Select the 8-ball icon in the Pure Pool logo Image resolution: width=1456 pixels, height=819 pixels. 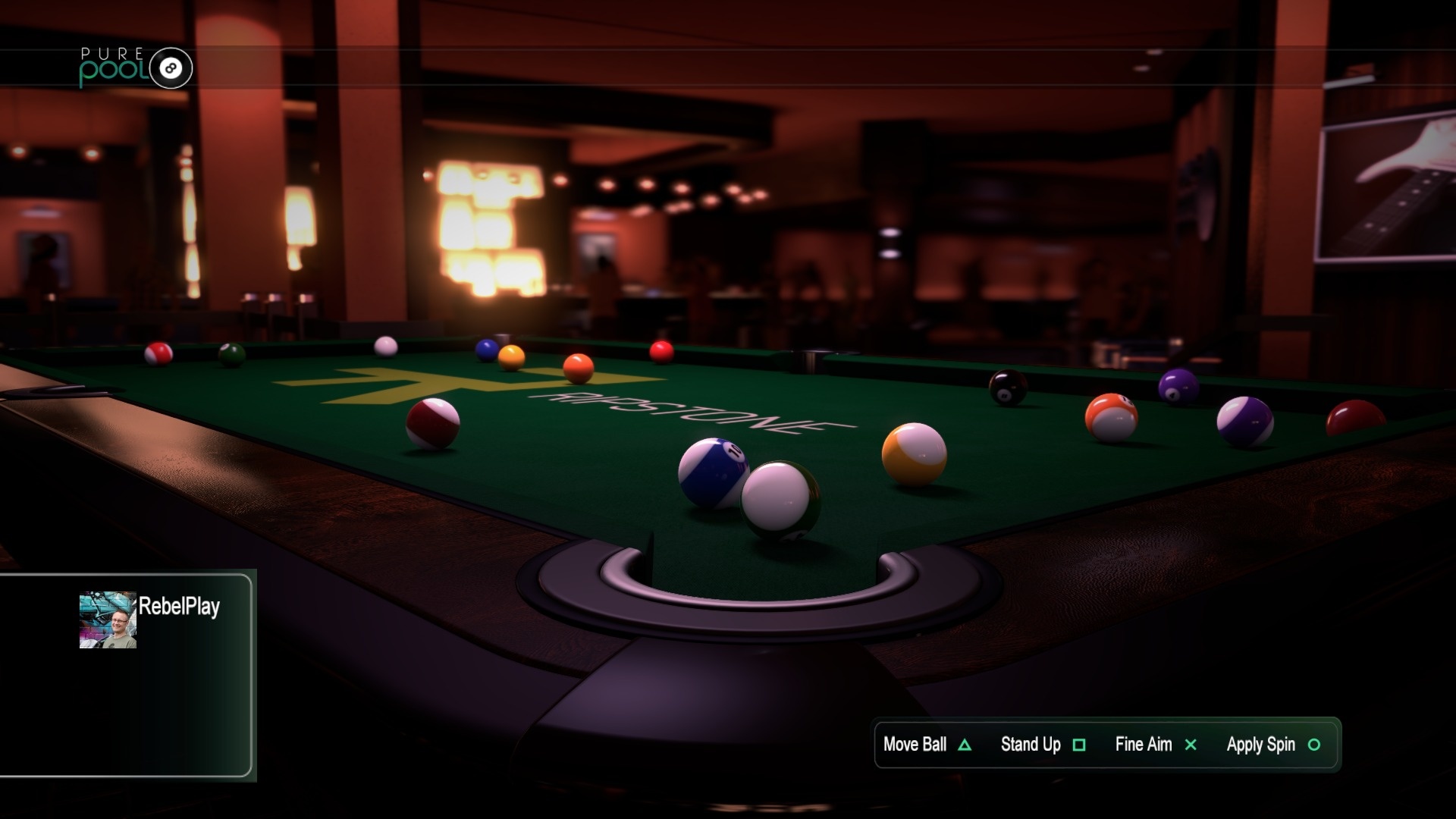coord(173,69)
